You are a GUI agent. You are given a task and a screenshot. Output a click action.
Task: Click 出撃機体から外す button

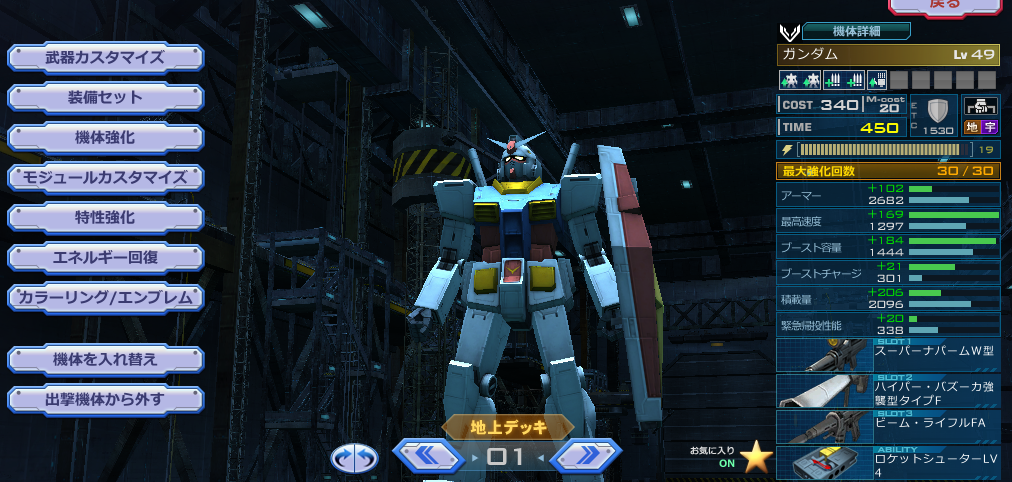(105, 400)
